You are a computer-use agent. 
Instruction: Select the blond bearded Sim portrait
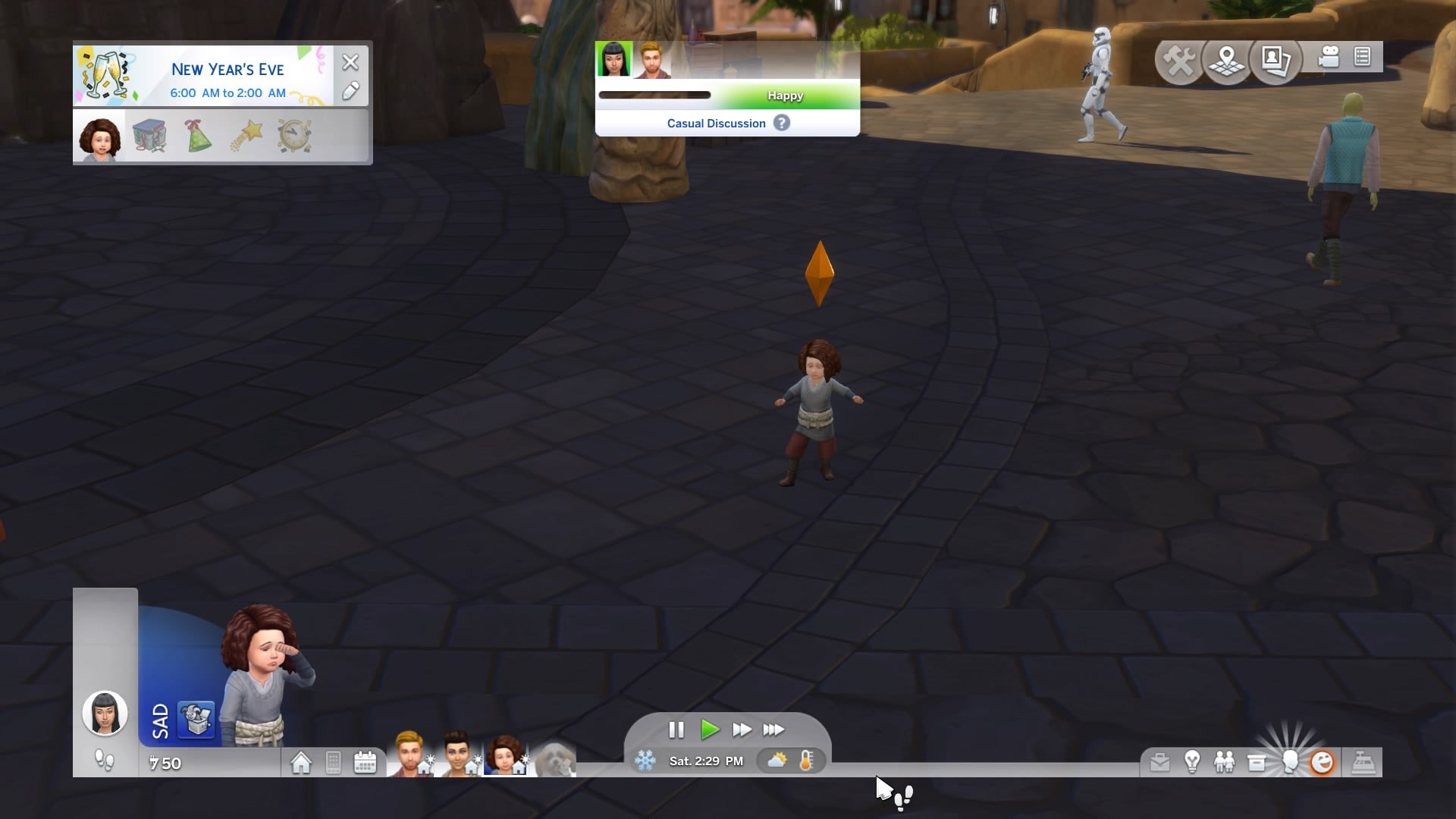409,754
